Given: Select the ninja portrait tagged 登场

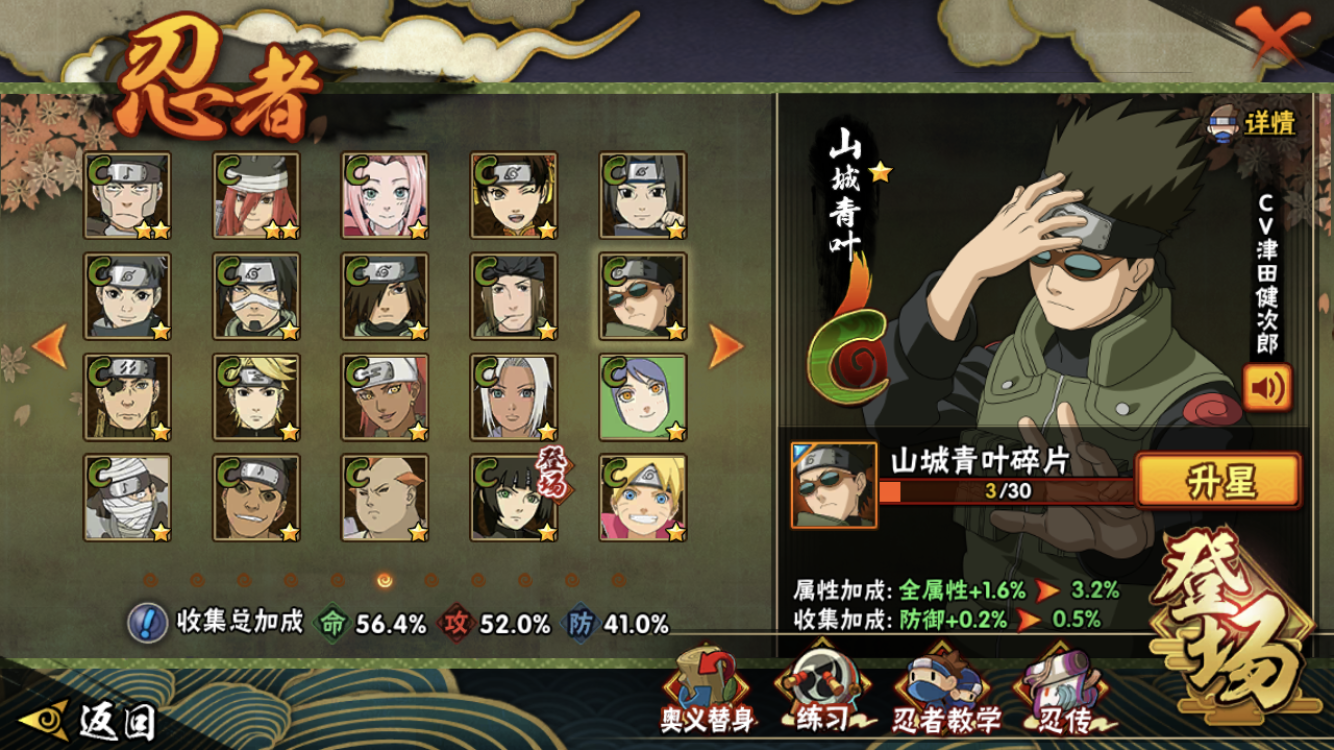Looking at the screenshot, I should 514,498.
